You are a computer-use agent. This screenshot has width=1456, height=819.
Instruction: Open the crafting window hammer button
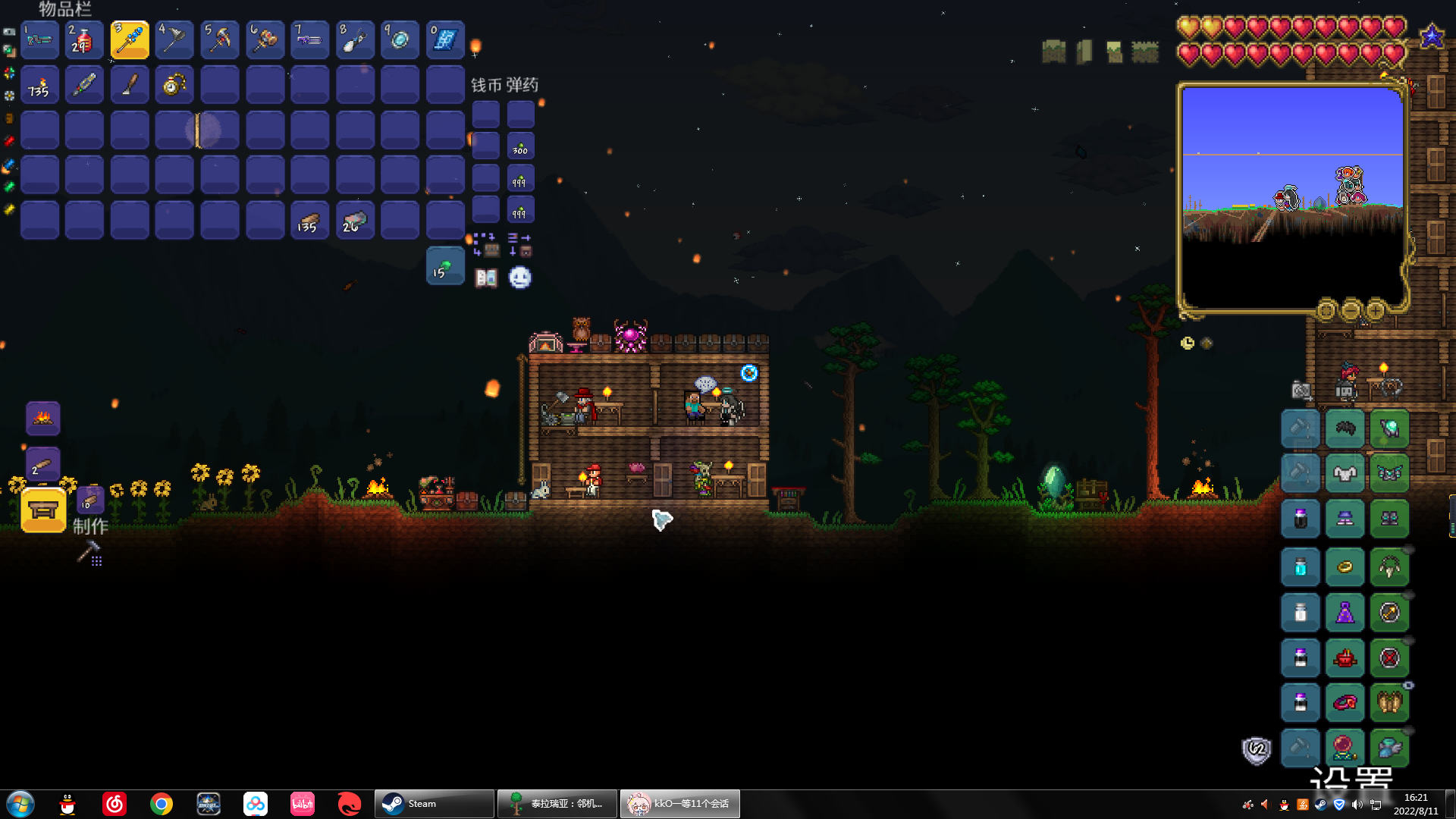89,554
